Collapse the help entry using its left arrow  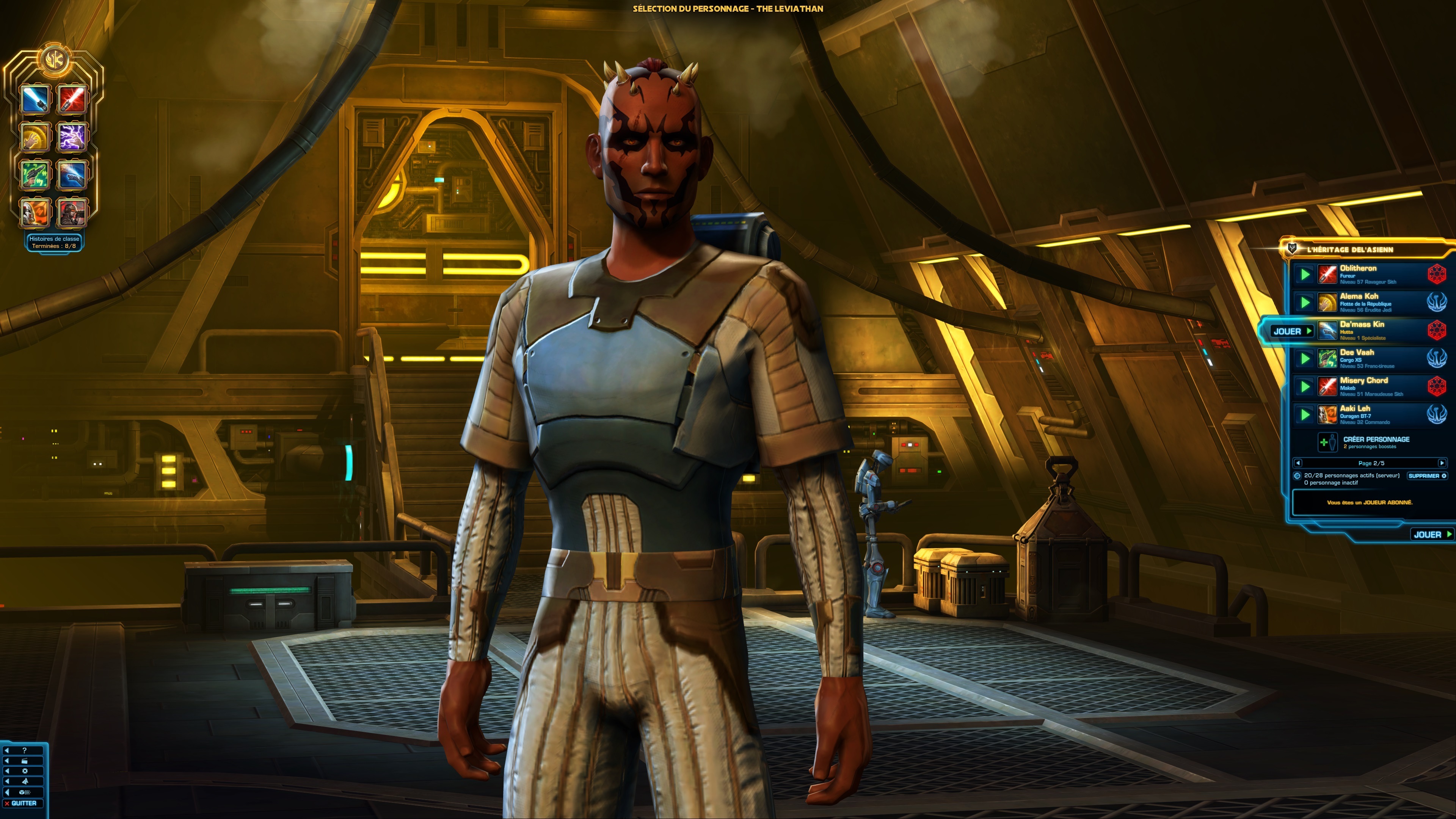[x=7, y=751]
